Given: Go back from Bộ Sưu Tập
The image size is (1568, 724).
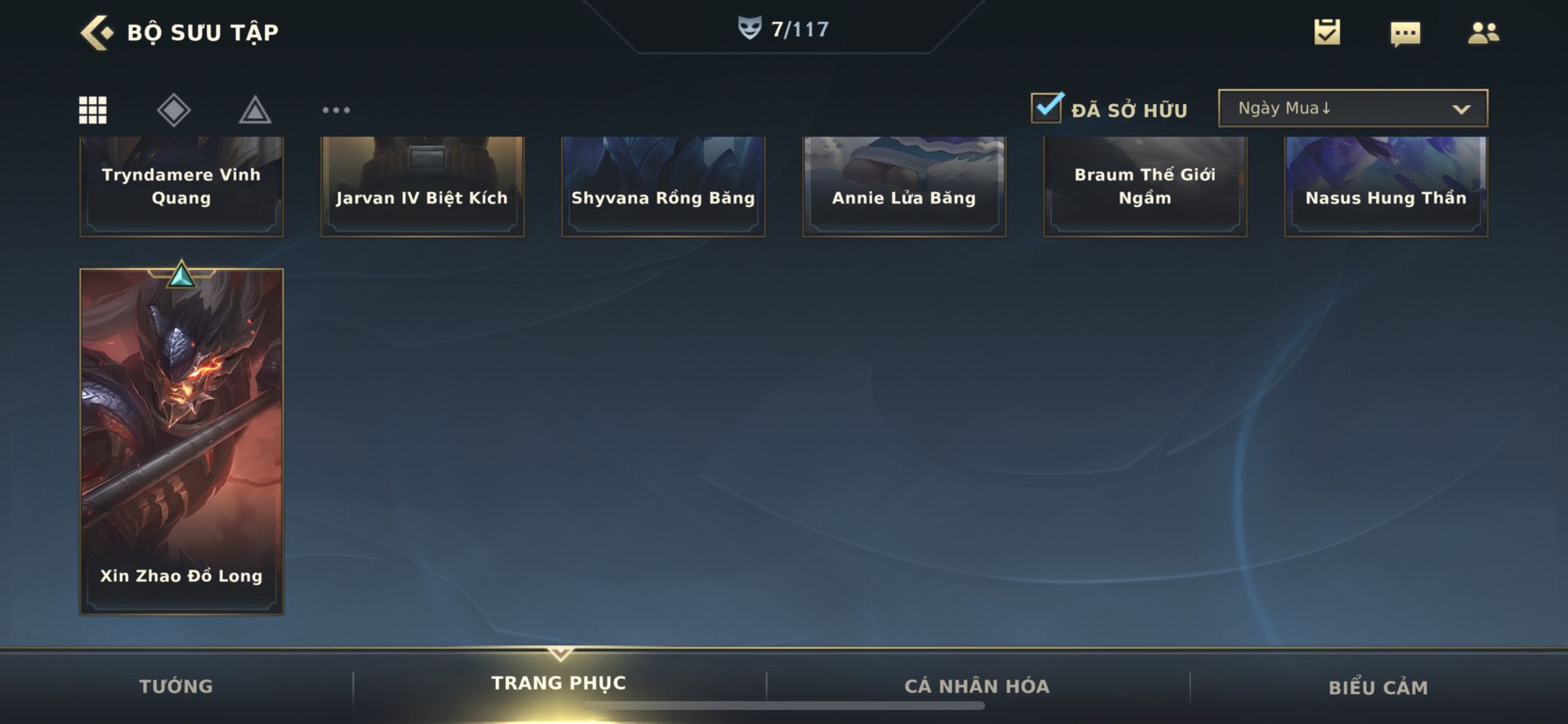Looking at the screenshot, I should [x=97, y=32].
